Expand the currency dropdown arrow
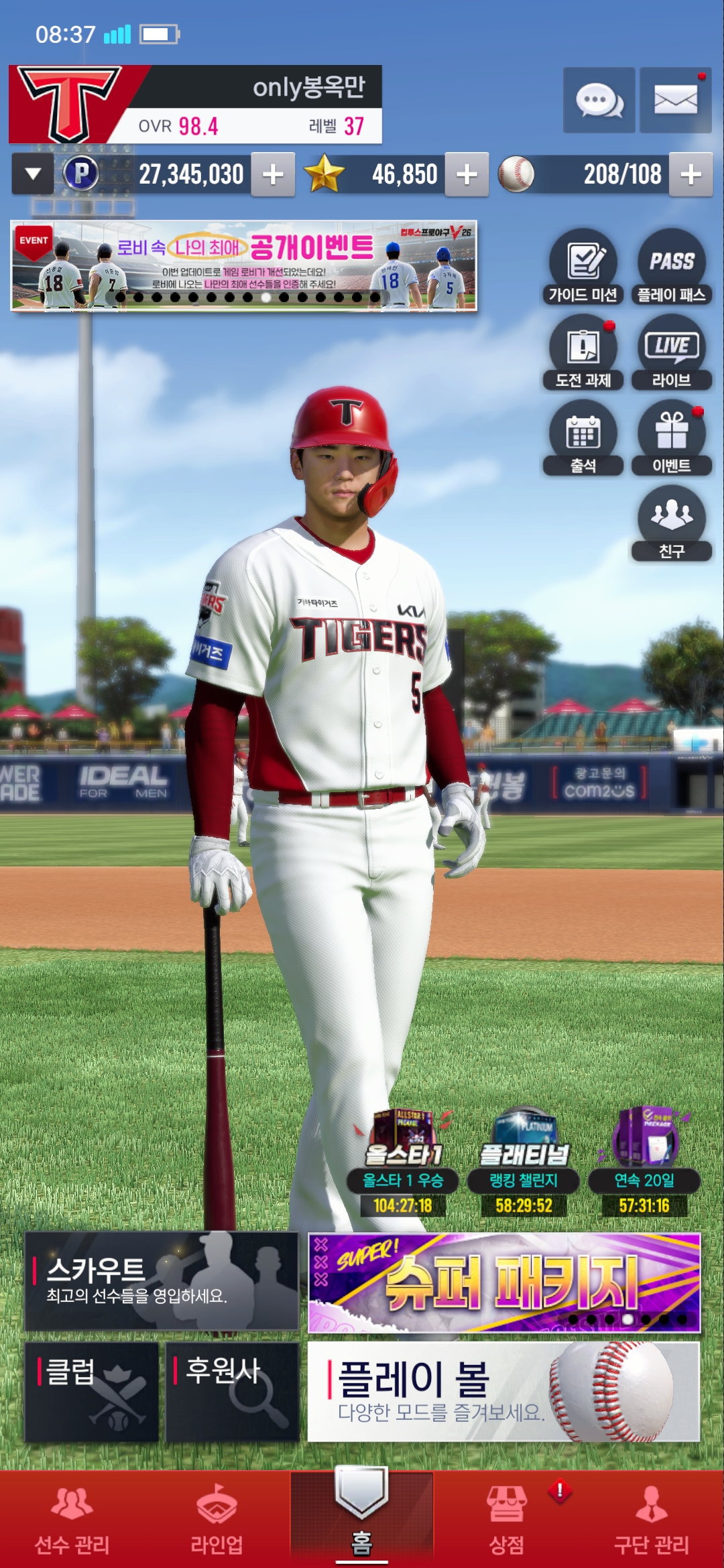 pos(33,174)
